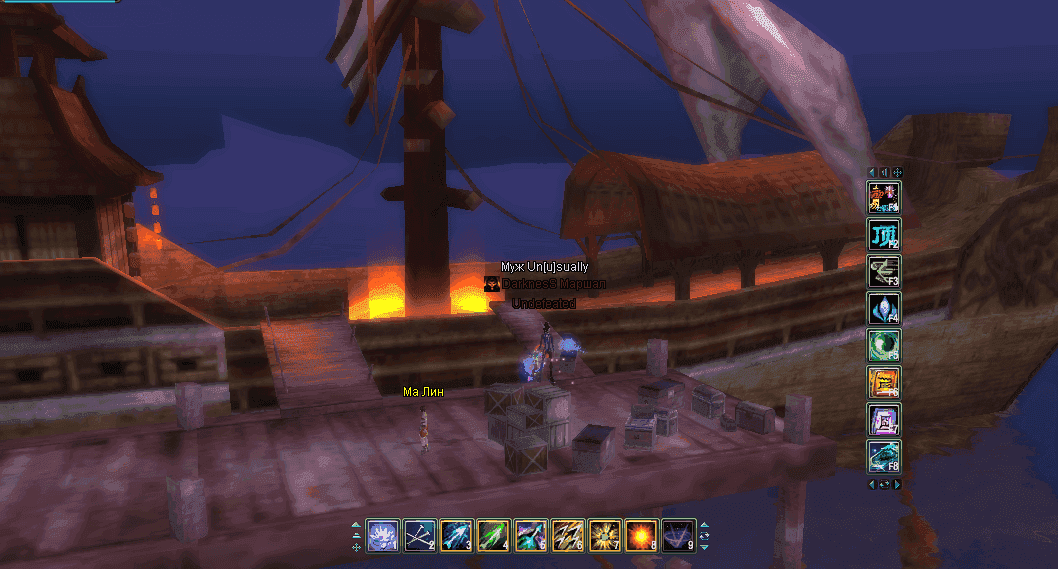Use the teal mount item in F8
The image size is (1058, 569).
coord(884,456)
